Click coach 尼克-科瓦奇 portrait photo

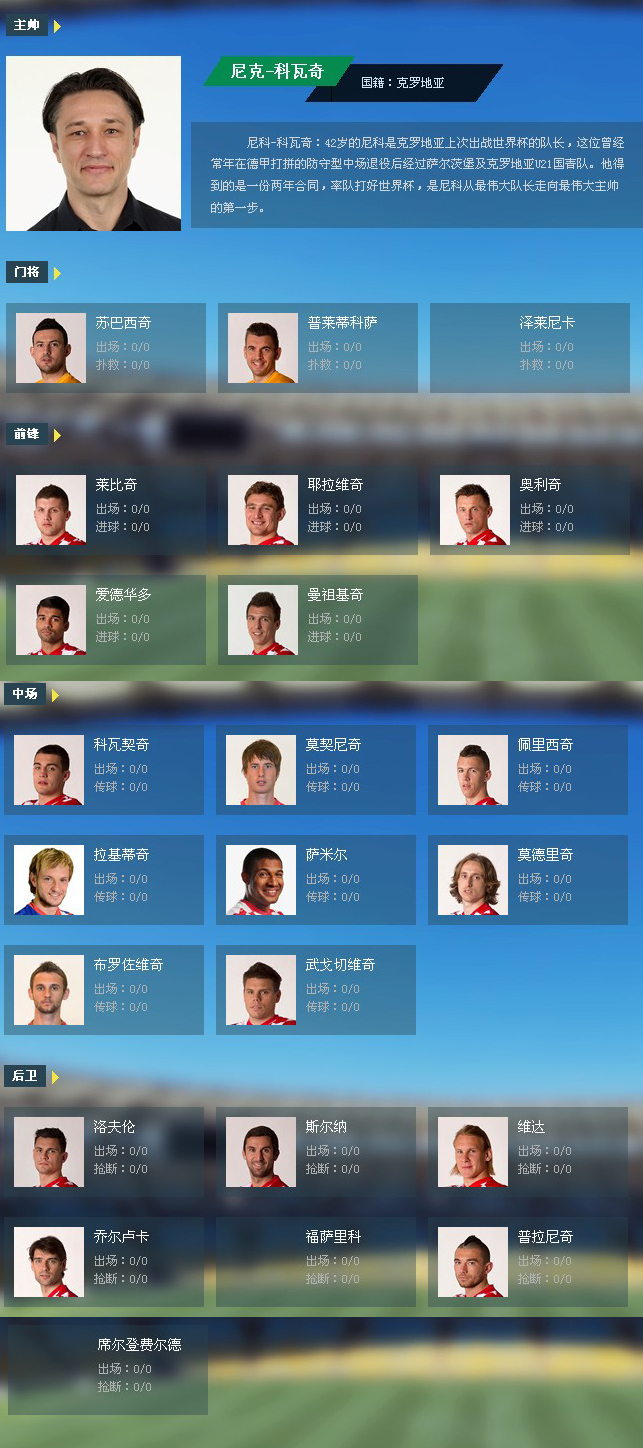[x=94, y=143]
